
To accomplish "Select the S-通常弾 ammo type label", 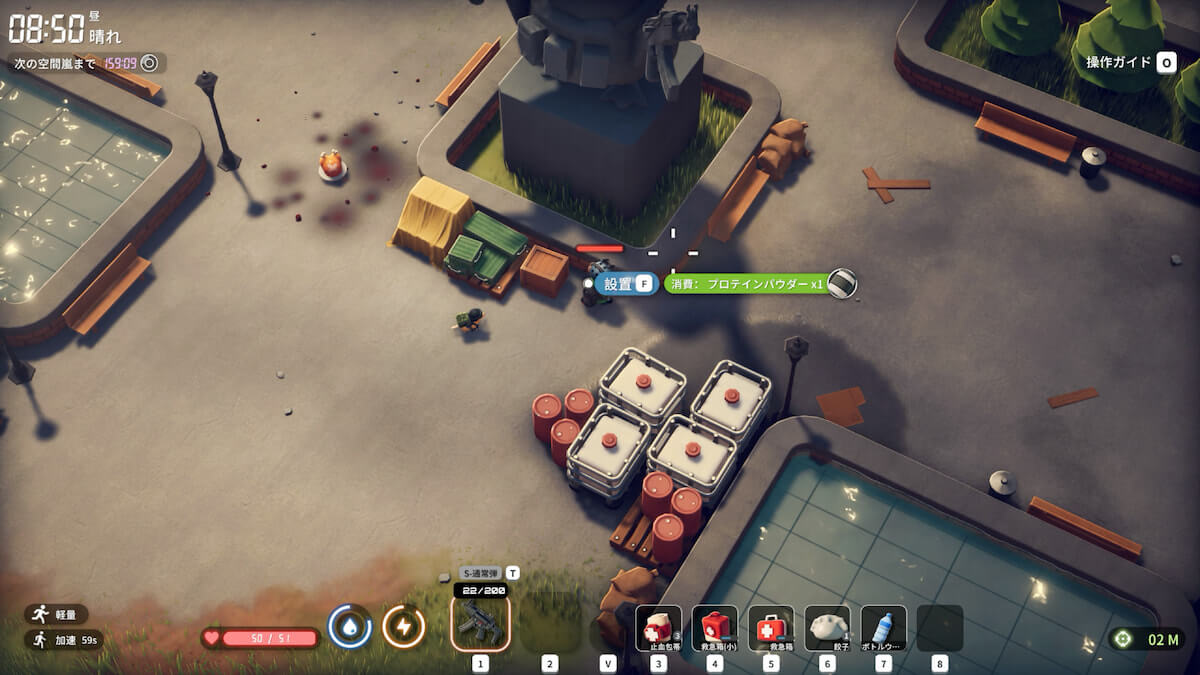I will [481, 573].
